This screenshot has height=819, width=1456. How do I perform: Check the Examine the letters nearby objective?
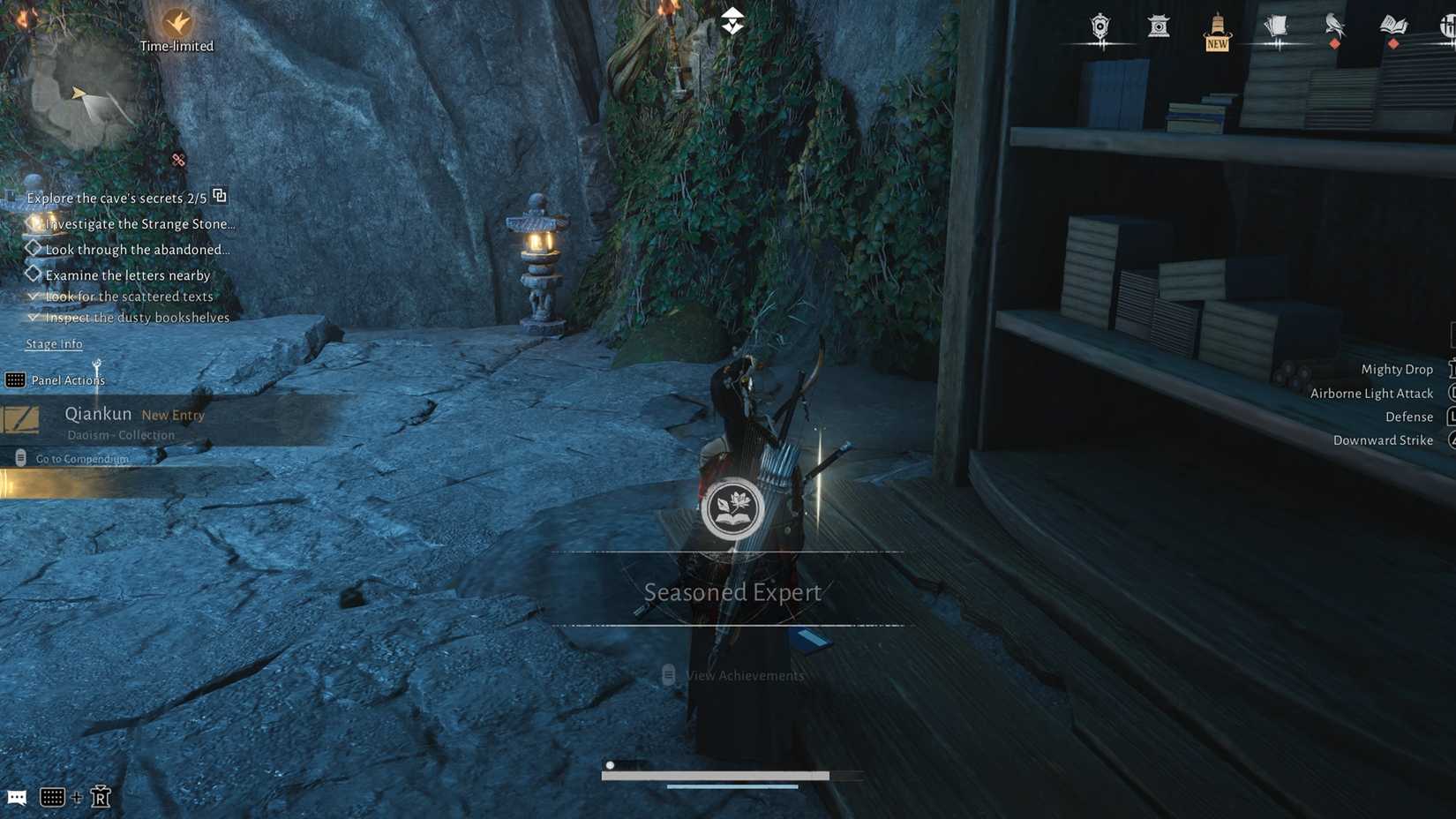pos(34,274)
